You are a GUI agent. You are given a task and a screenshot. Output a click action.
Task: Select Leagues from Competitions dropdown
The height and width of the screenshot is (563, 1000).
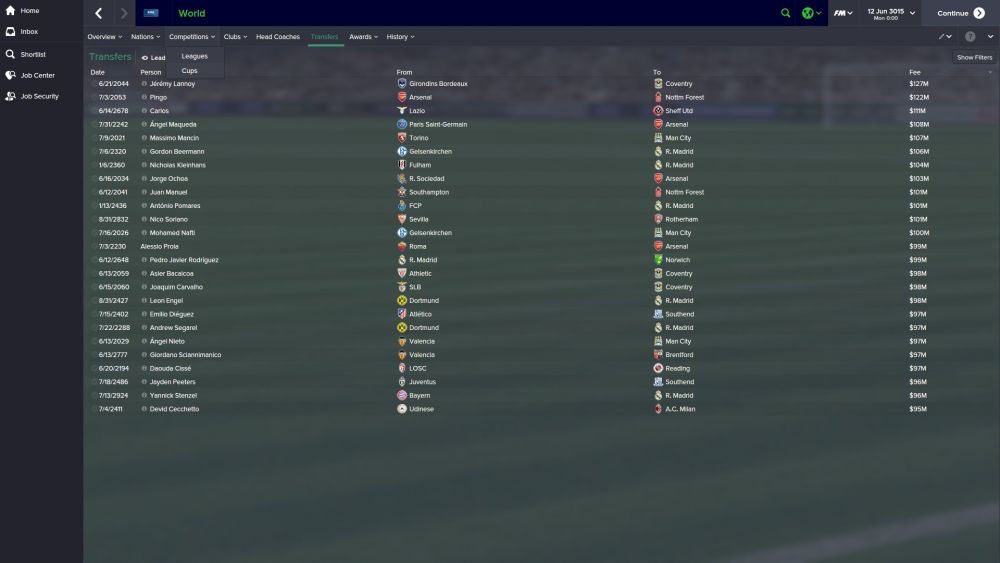point(195,56)
